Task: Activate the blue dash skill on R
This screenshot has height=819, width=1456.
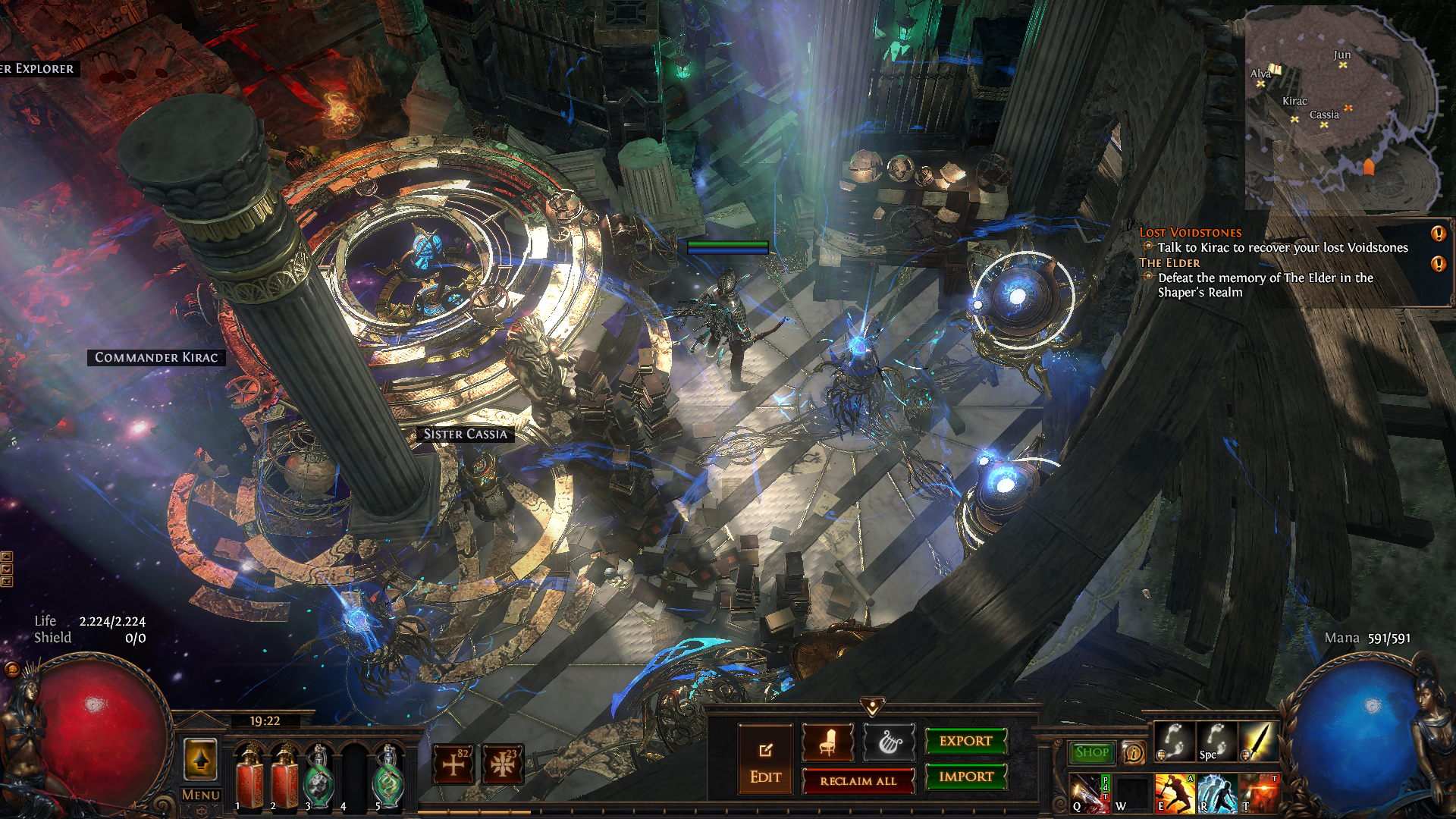Action: 1216,792
